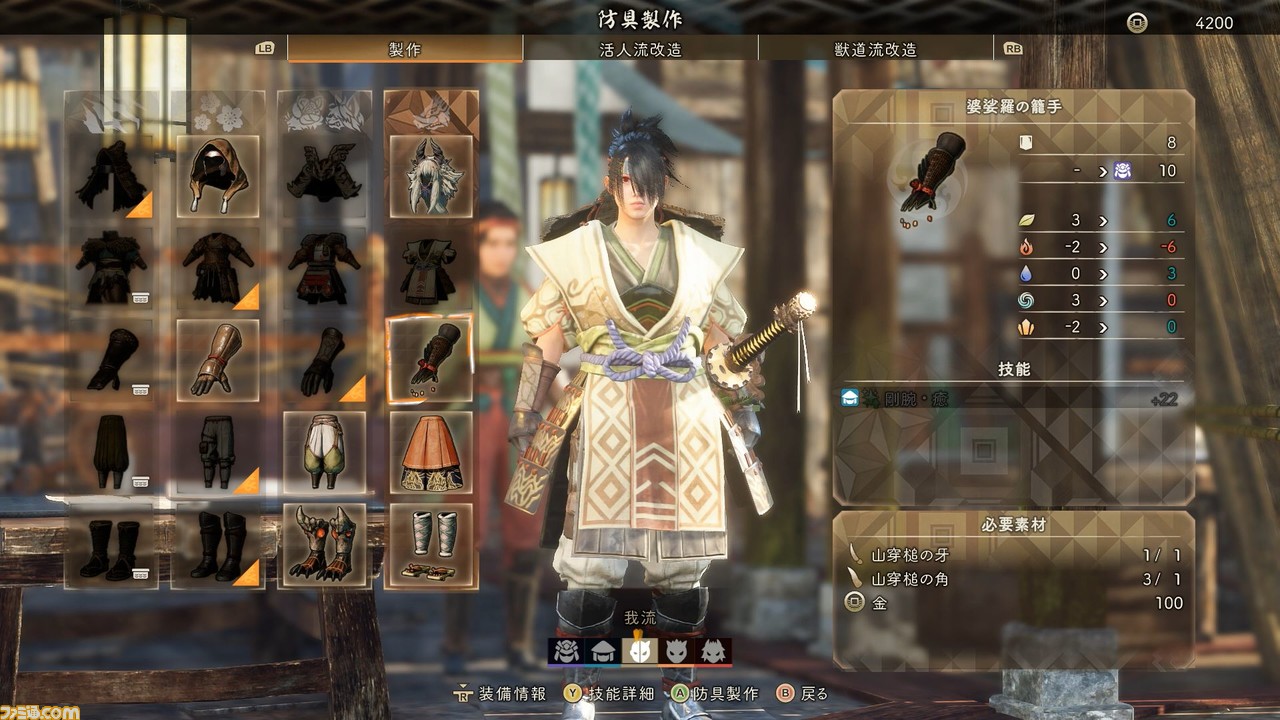Viewport: 1280px width, 720px height.
Task: Select the white fox mask style icon
Action: pos(640,652)
